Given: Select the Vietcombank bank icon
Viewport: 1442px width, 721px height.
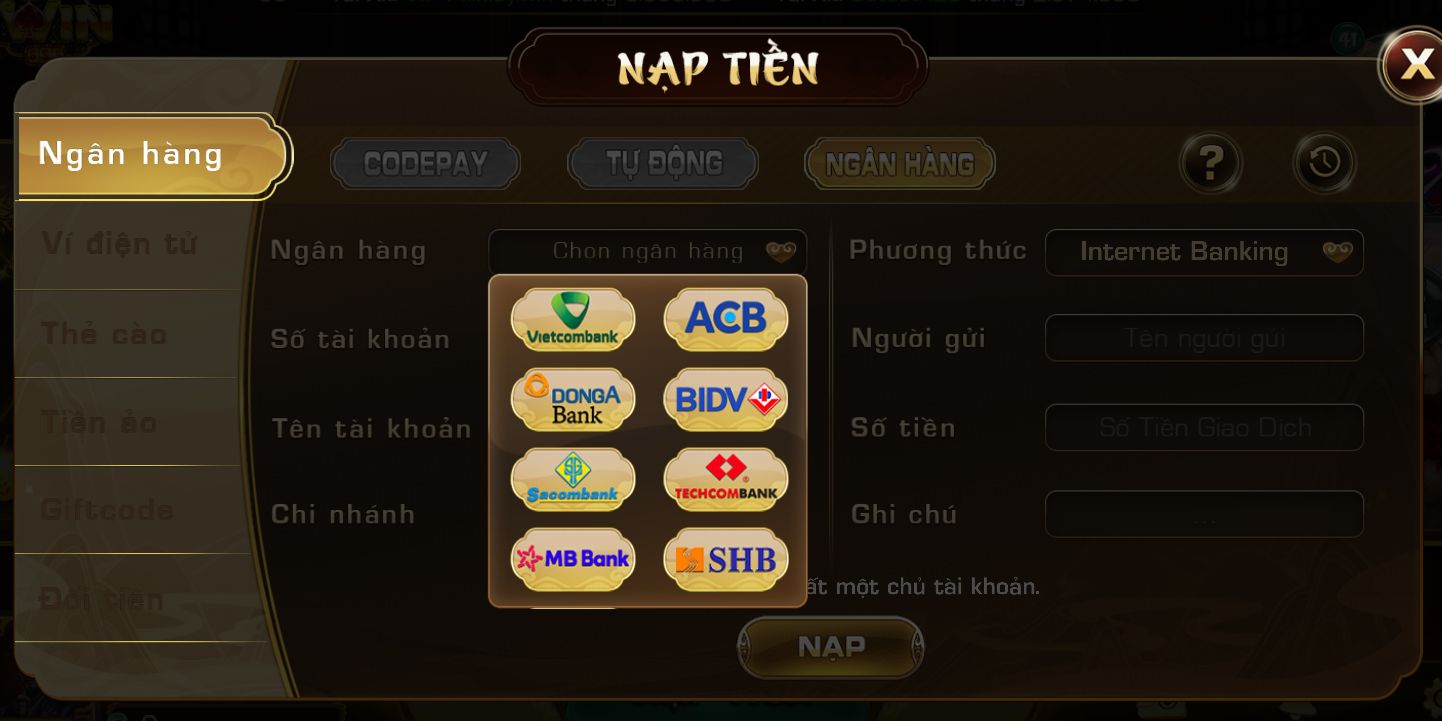Looking at the screenshot, I should (572, 319).
